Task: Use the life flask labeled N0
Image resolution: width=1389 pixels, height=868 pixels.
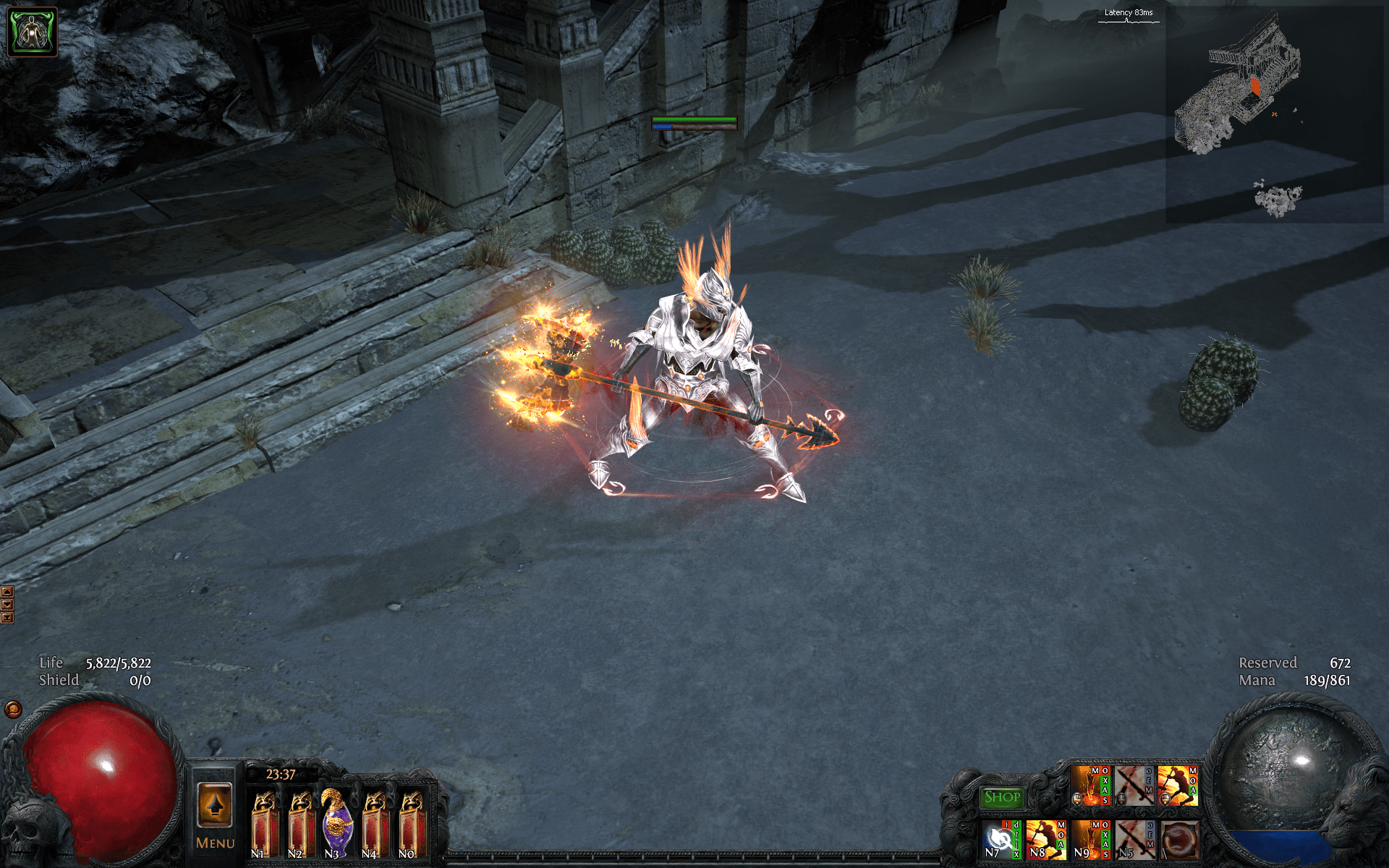Action: (412, 825)
